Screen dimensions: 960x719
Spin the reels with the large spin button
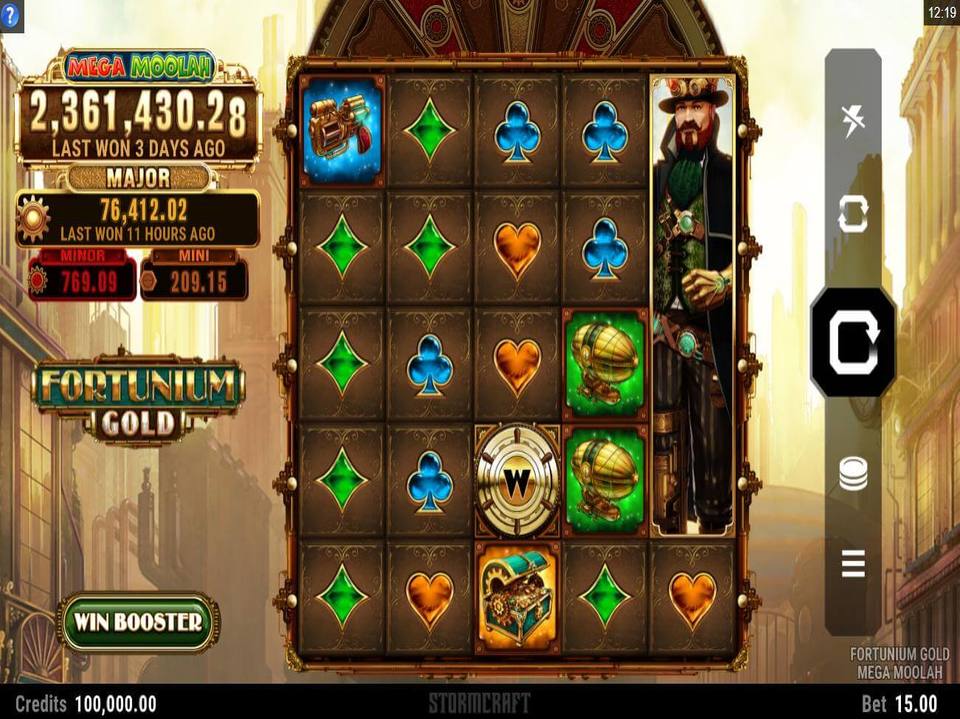point(852,342)
